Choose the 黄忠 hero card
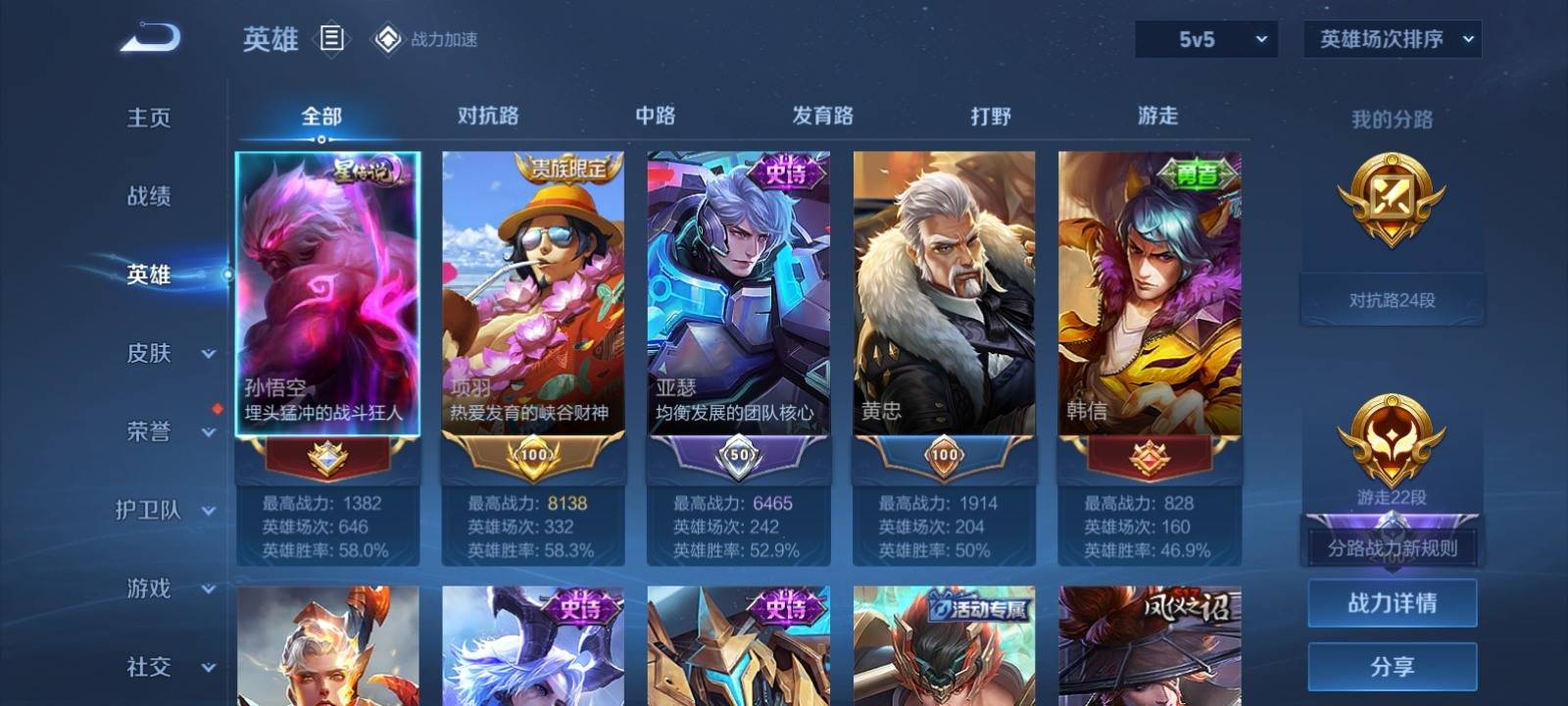 click(944, 292)
